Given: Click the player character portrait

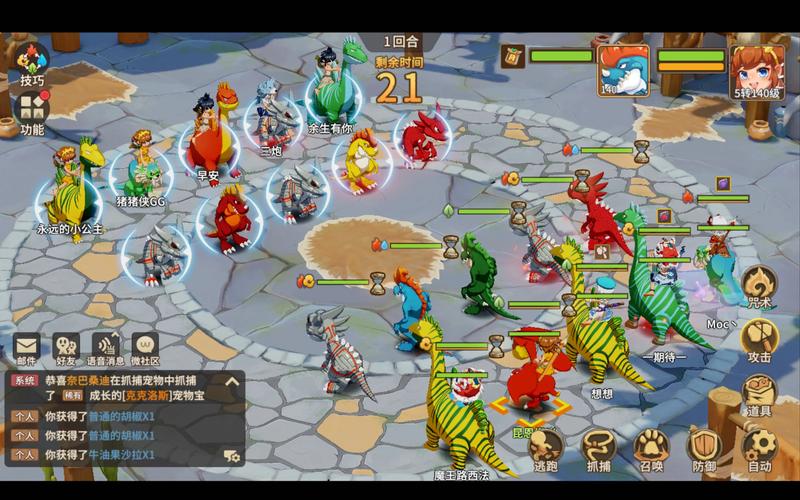Looking at the screenshot, I should [x=757, y=69].
